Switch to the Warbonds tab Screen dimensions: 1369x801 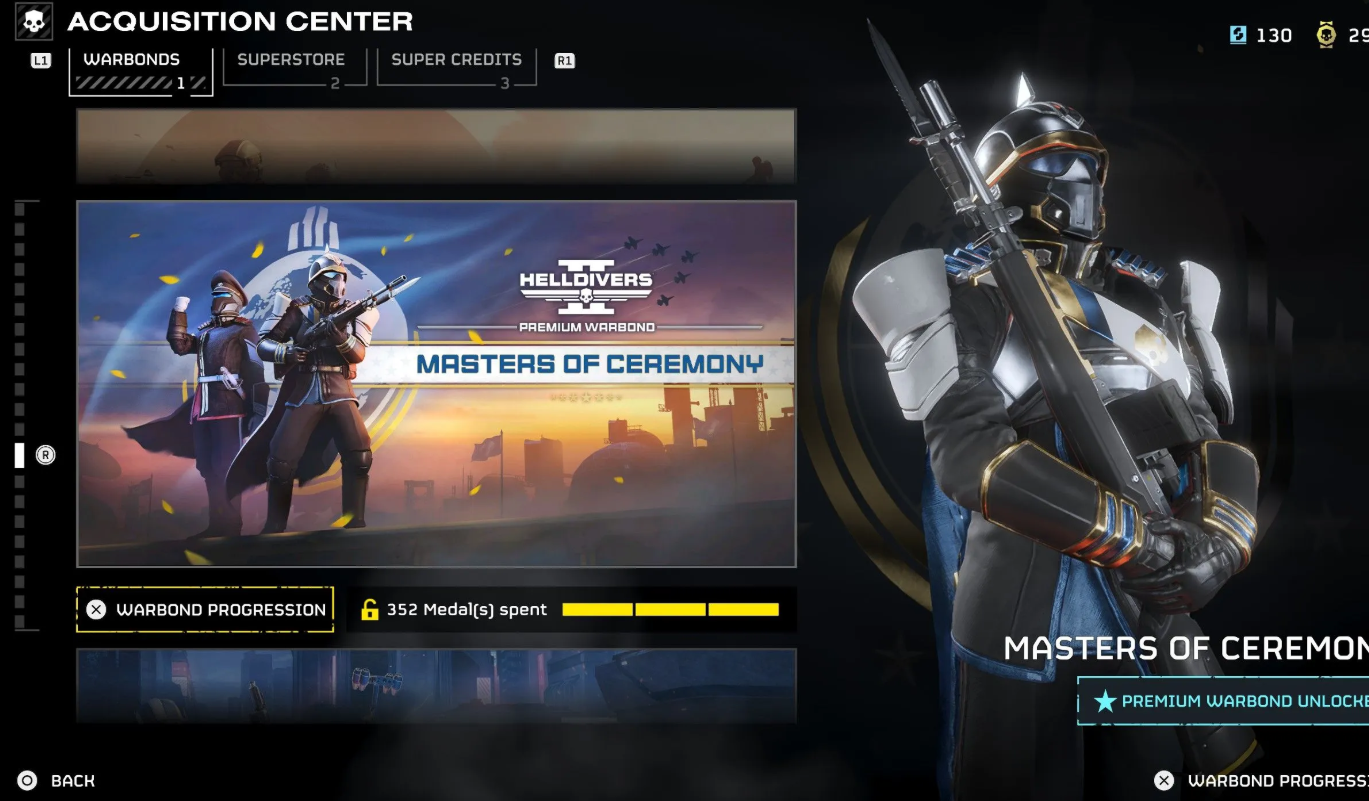(x=139, y=70)
